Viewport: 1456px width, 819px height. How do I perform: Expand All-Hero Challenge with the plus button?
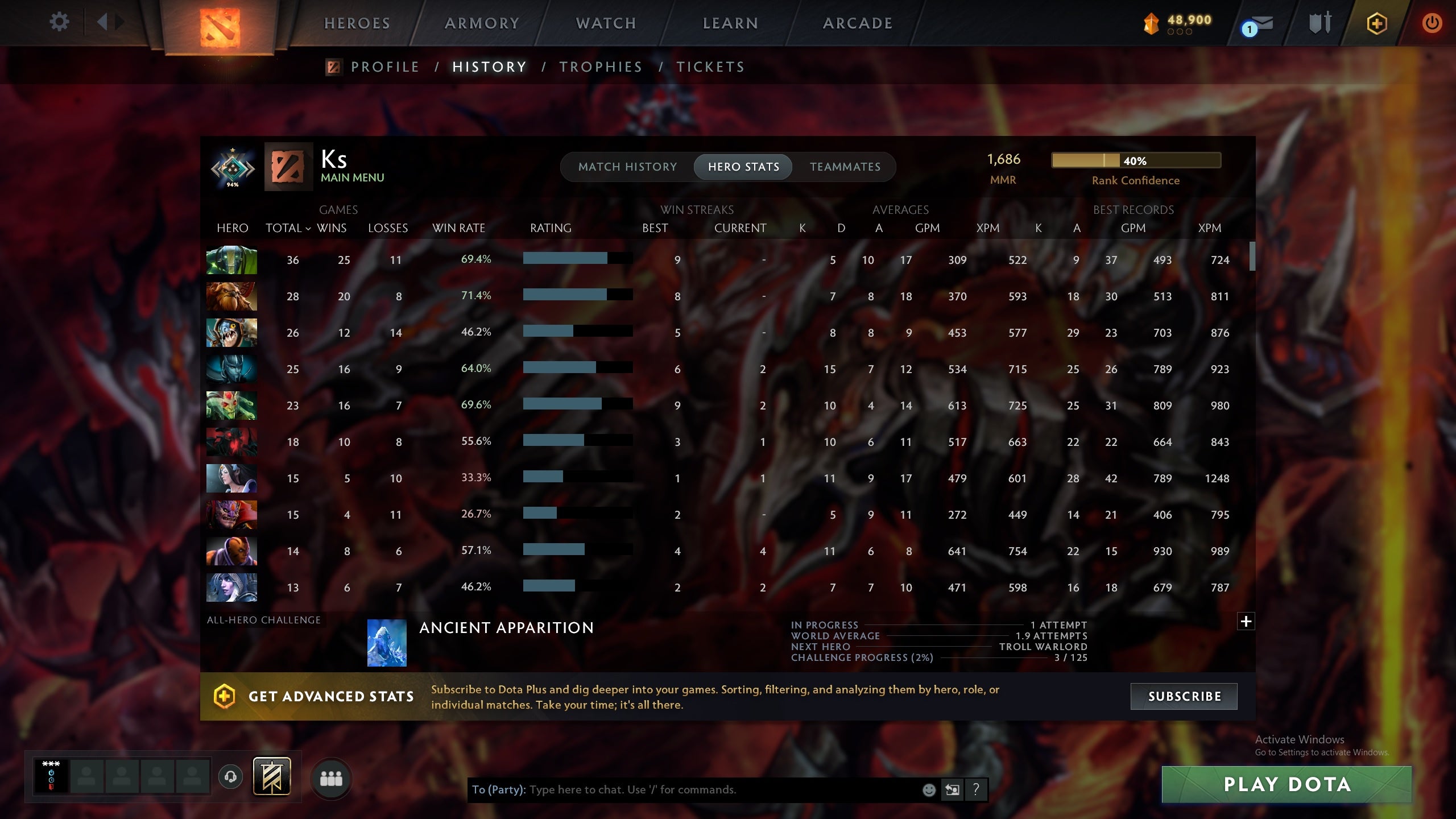coord(1246,621)
